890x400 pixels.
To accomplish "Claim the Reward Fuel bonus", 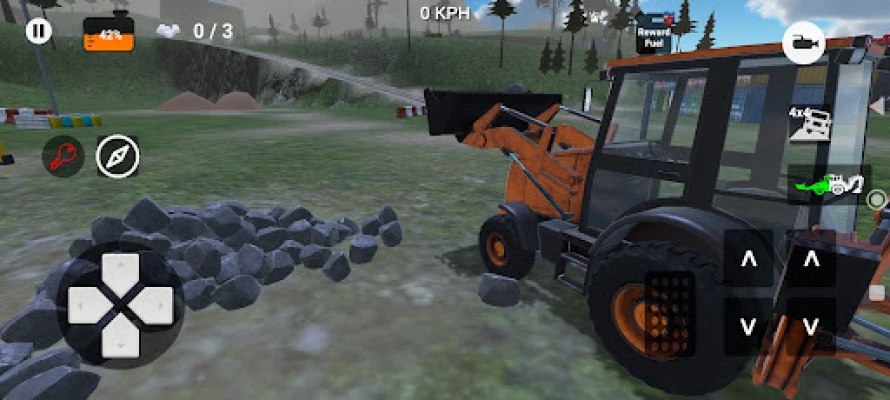I will tap(653, 35).
